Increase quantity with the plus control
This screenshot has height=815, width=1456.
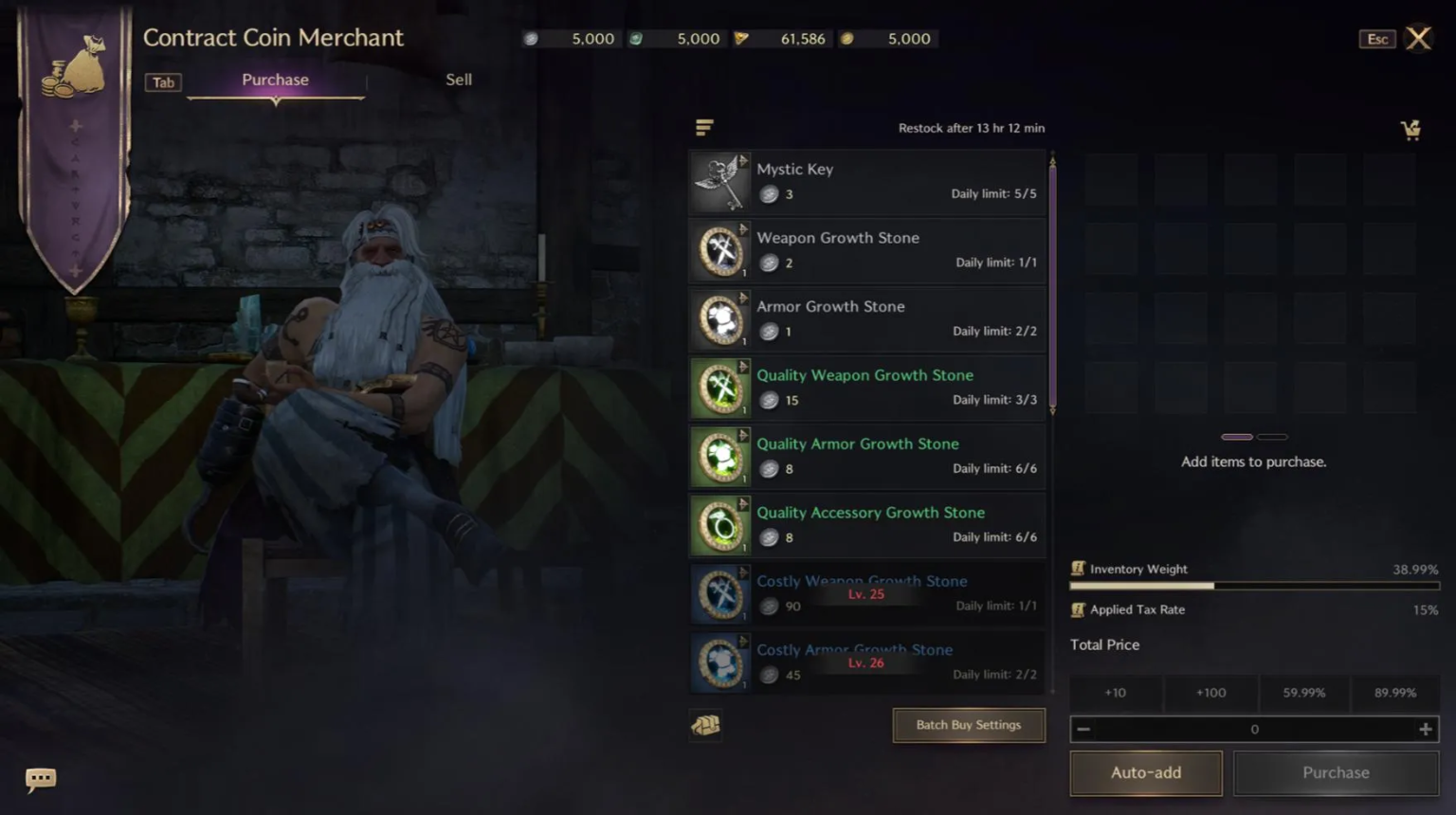pyautogui.click(x=1425, y=729)
